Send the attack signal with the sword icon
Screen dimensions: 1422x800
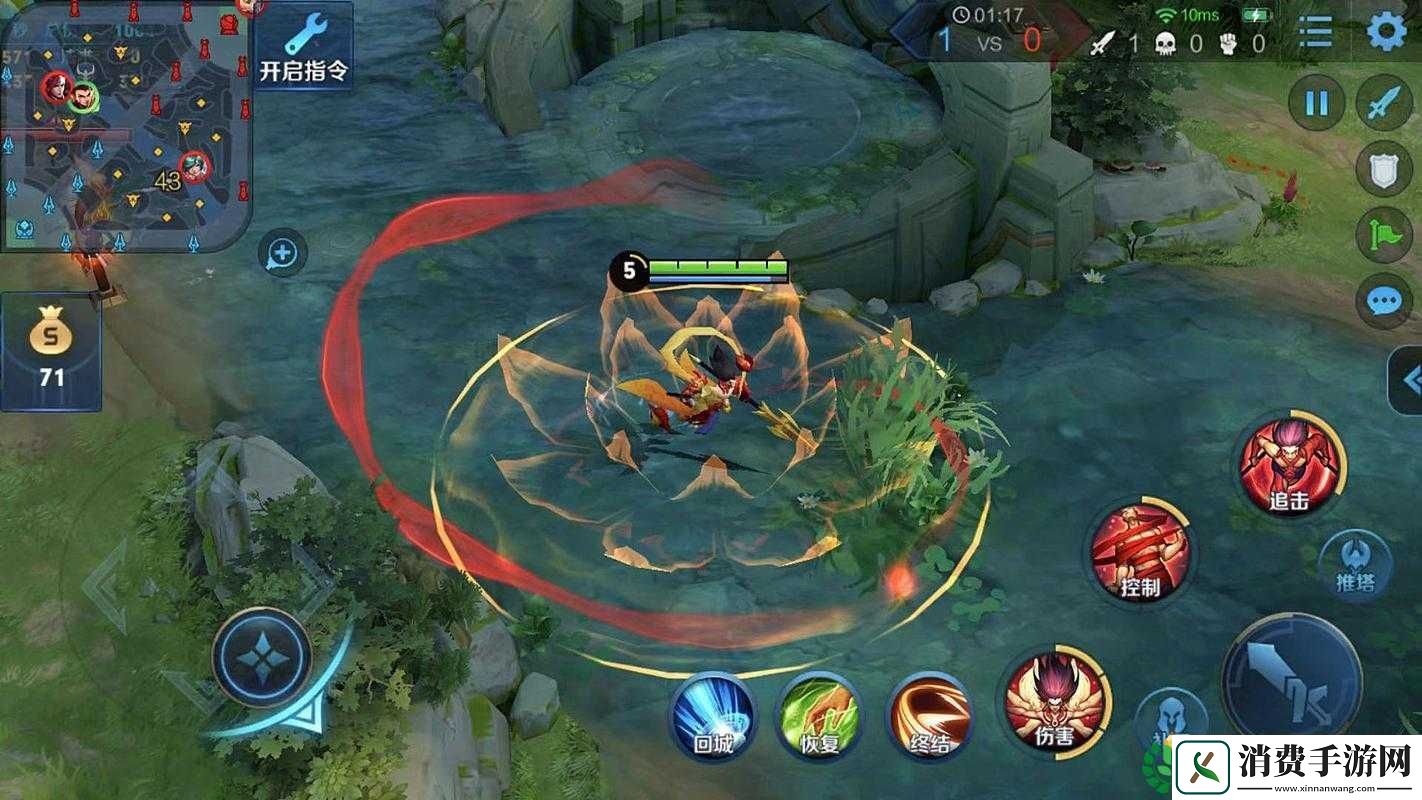coord(1384,103)
